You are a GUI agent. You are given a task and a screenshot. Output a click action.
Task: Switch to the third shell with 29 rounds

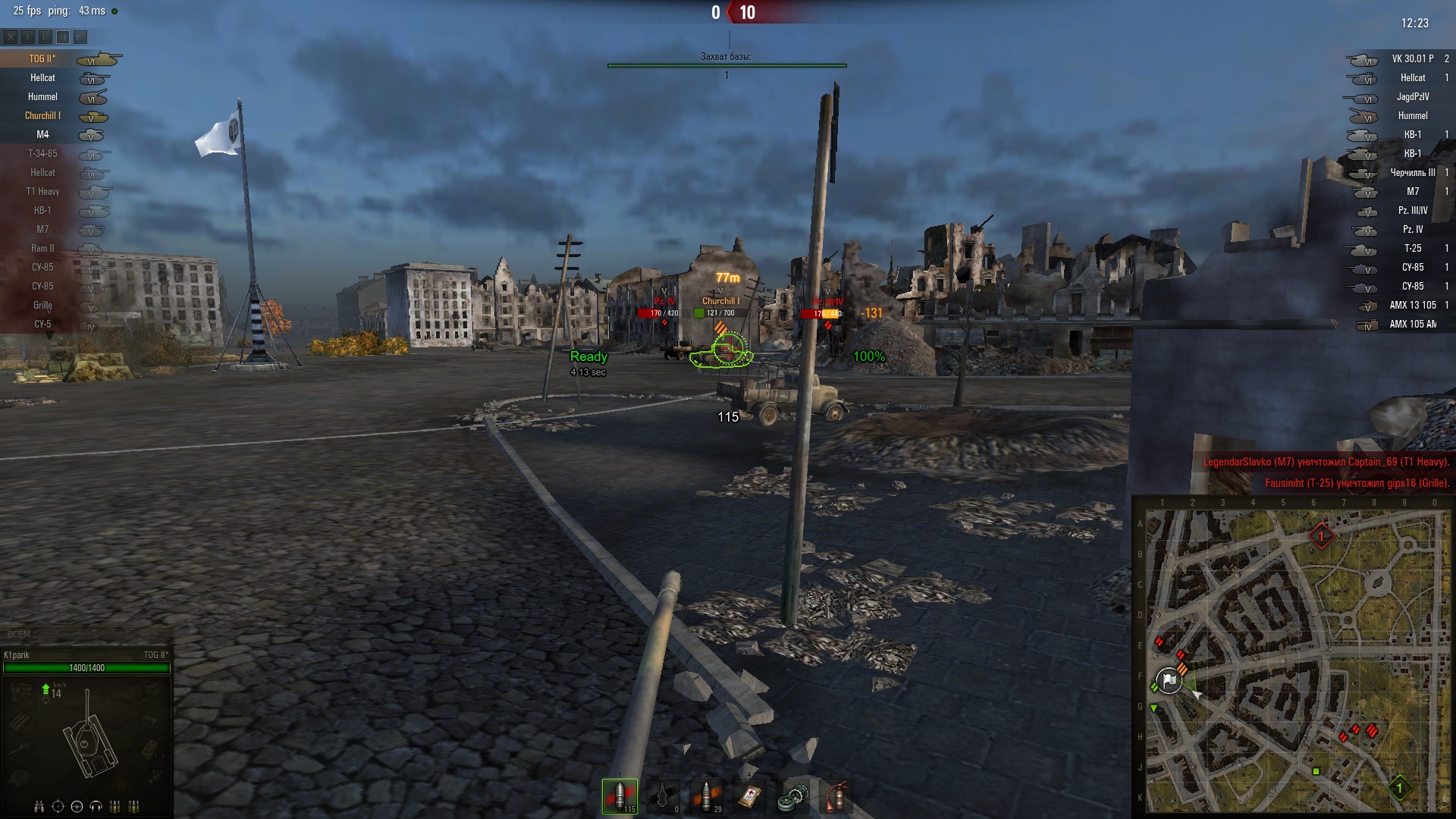(x=706, y=796)
